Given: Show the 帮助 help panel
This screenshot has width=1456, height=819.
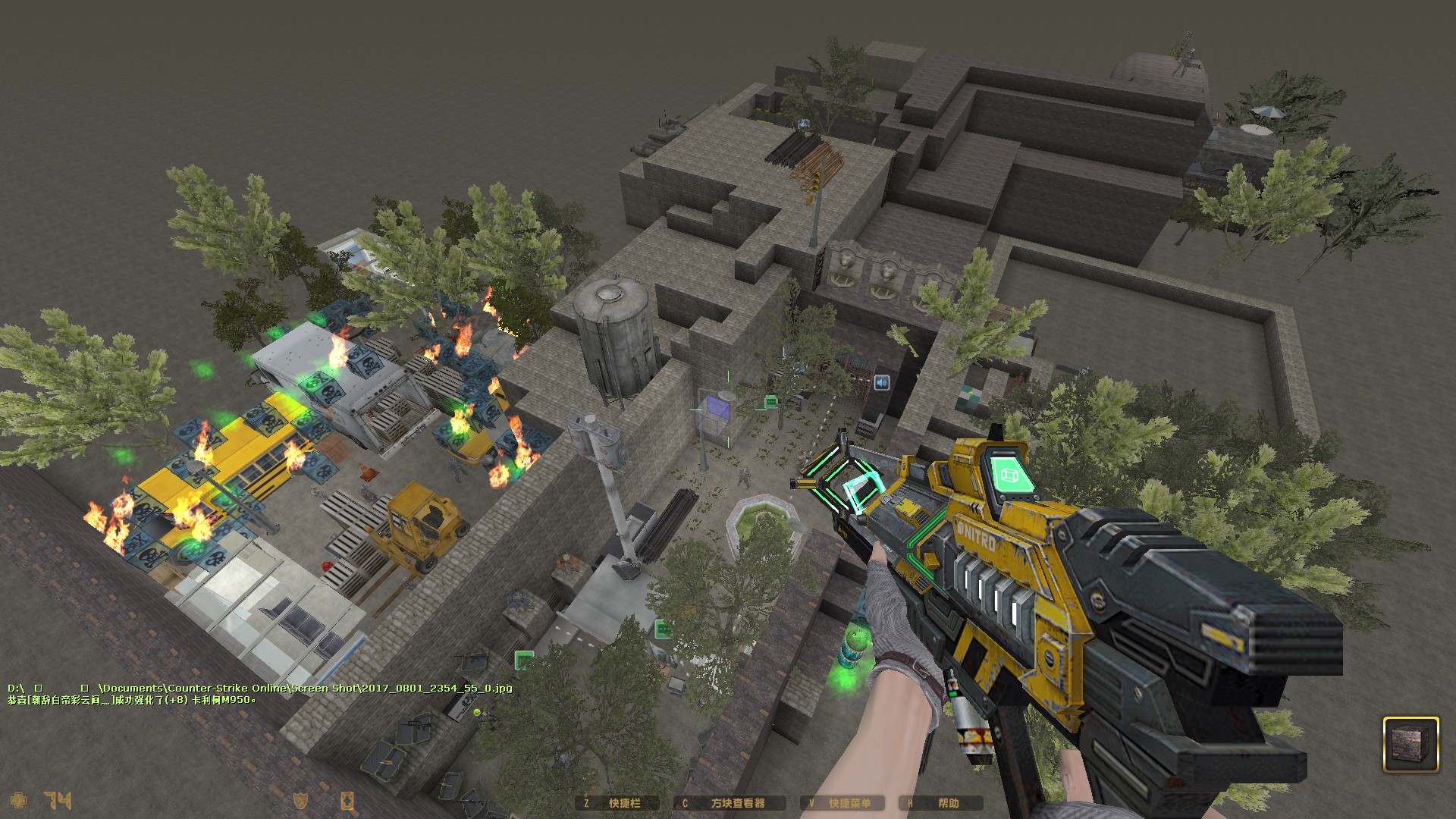Looking at the screenshot, I should 941,803.
